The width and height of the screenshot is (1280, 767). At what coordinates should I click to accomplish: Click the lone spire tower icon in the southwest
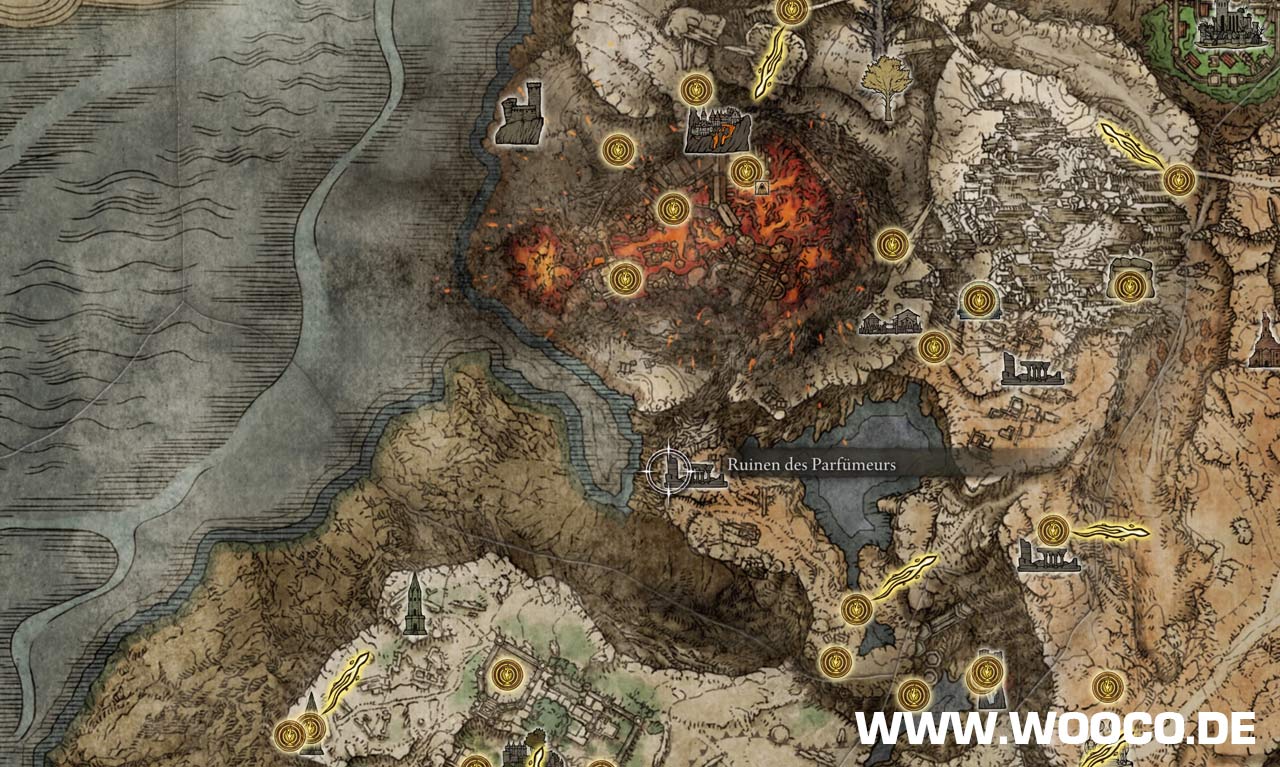click(x=415, y=604)
